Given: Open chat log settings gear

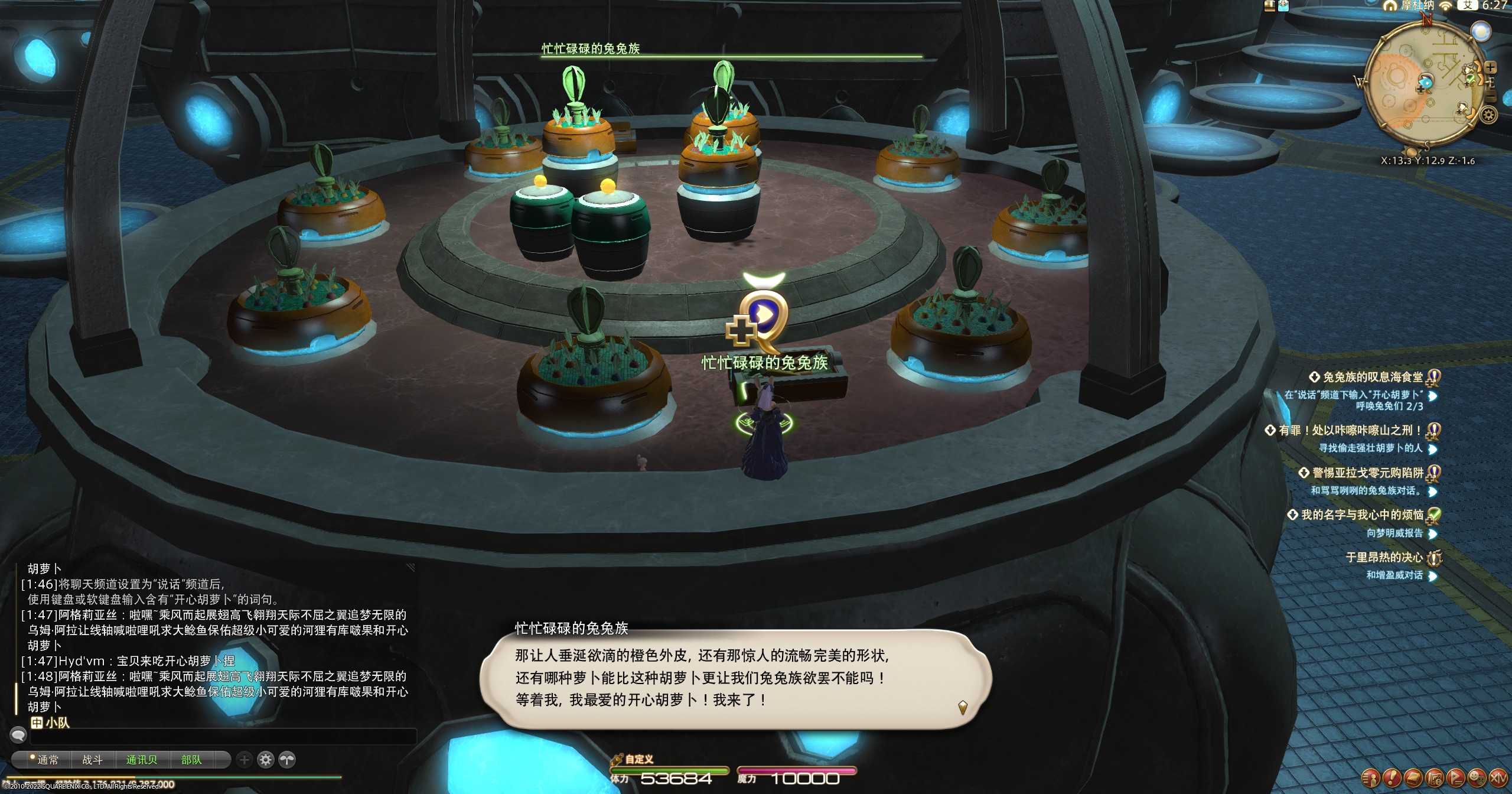Looking at the screenshot, I should point(266,760).
